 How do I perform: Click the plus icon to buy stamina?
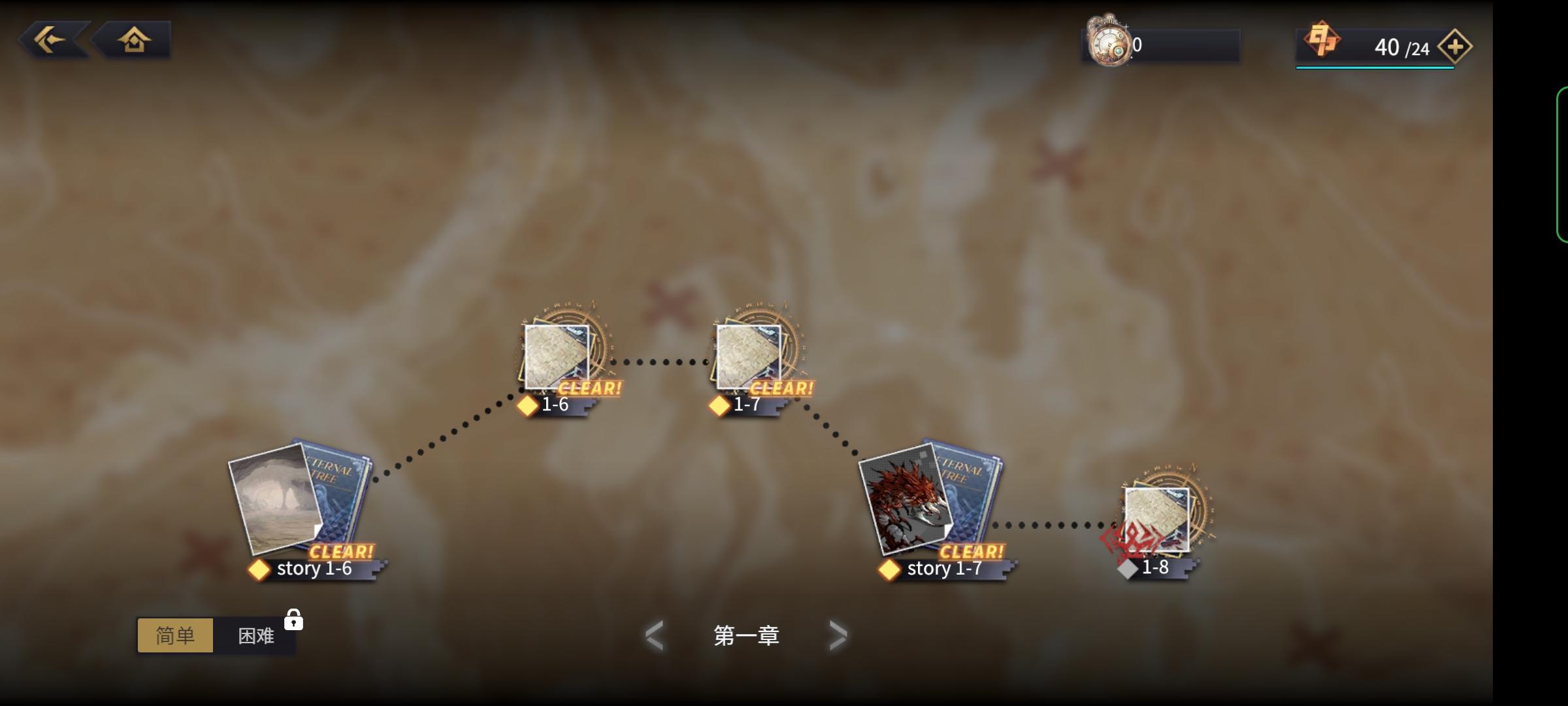click(1455, 46)
